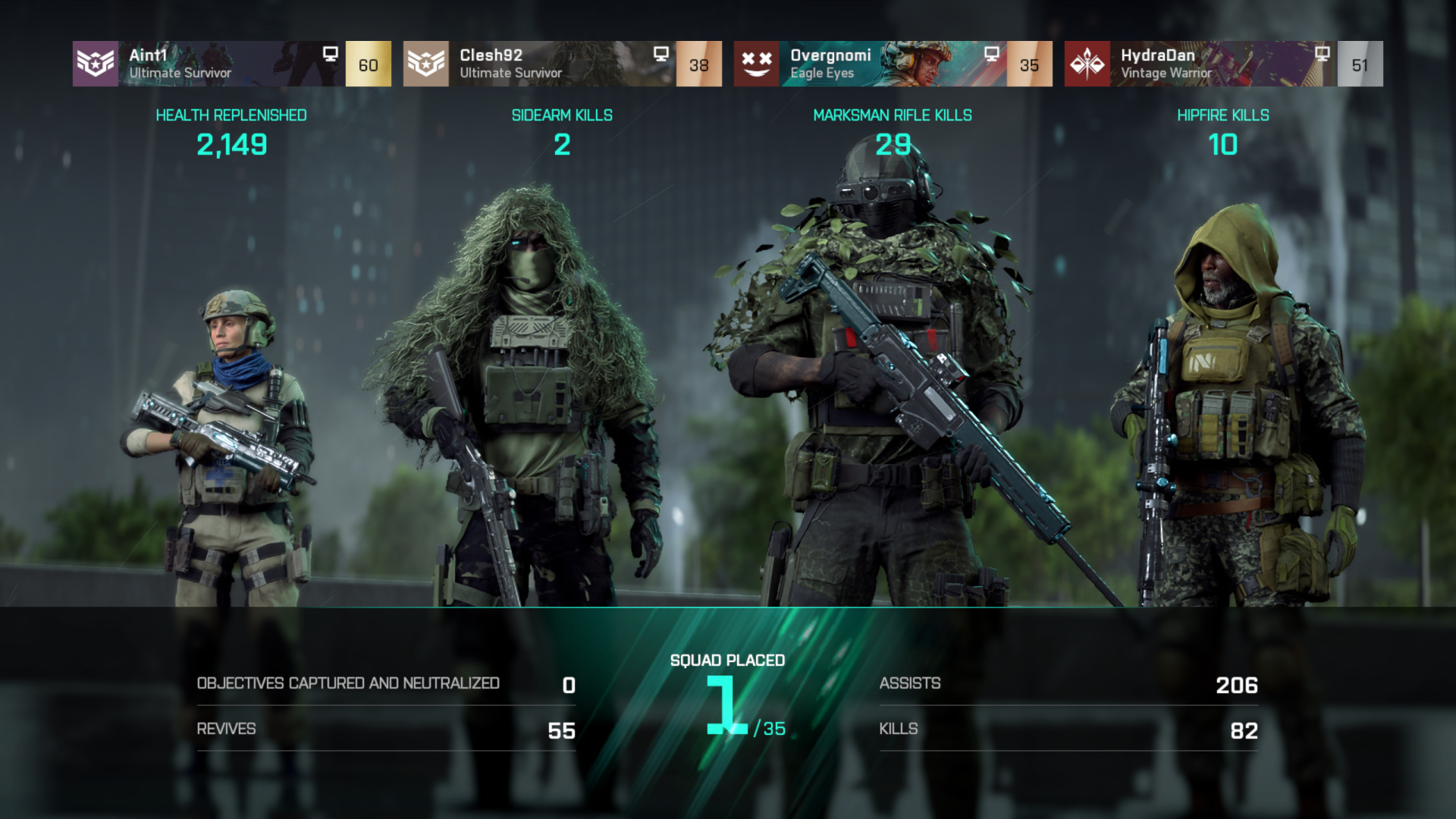Click the Sidearm Kills stat label
Viewport: 1456px width, 819px height.
(562, 115)
